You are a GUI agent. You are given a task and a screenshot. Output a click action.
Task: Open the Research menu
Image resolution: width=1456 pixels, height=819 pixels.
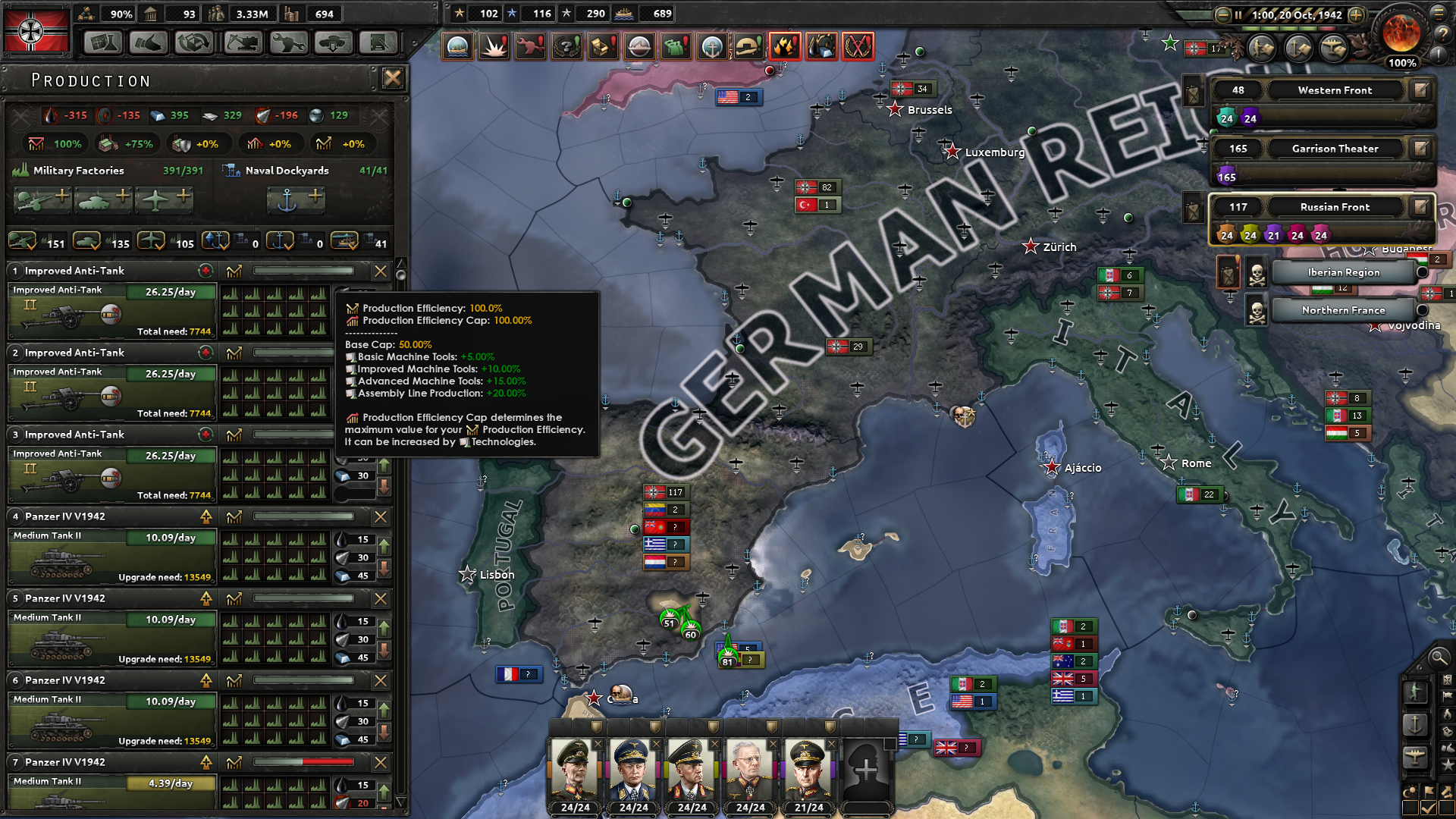click(104, 42)
